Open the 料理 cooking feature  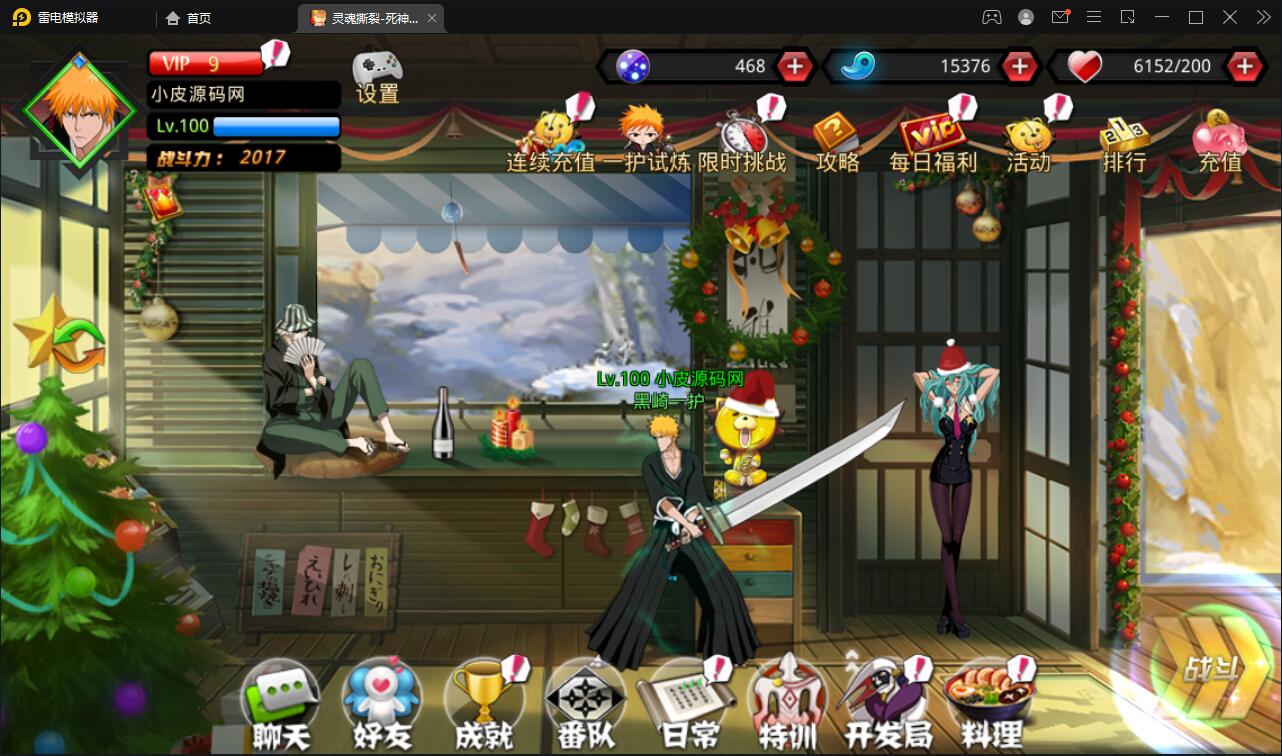991,700
